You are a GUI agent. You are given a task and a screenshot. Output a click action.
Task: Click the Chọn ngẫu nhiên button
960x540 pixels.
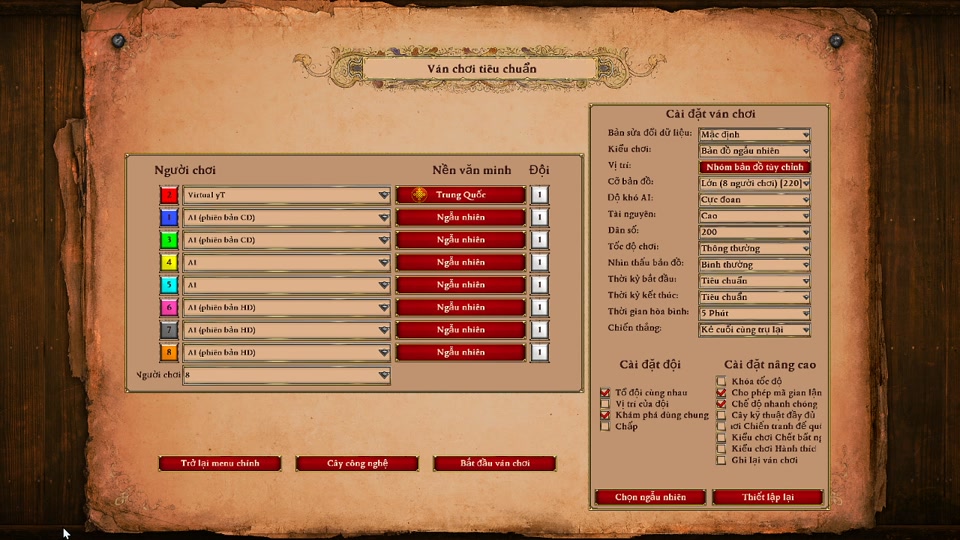(650, 497)
